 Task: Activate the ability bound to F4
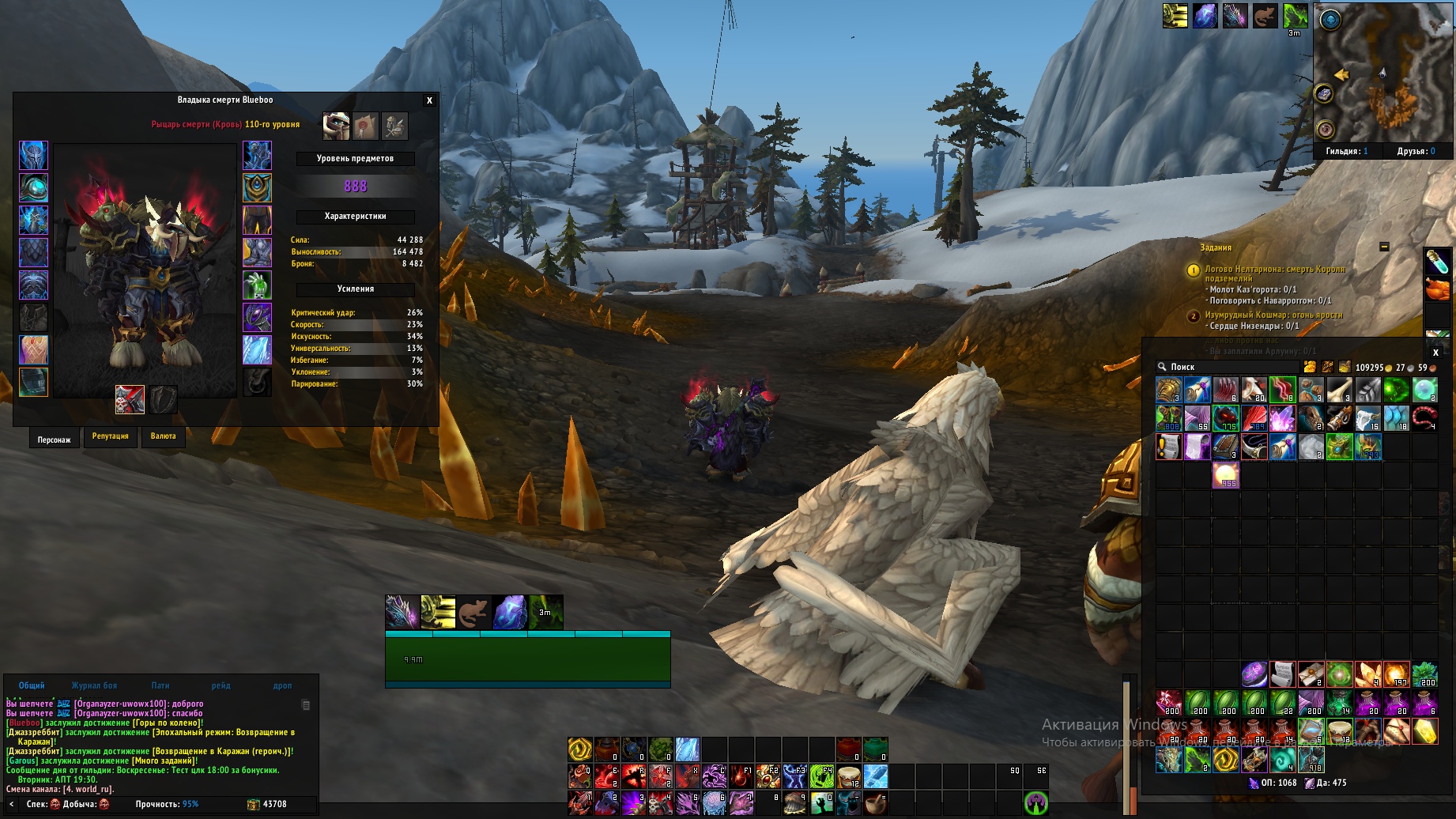(822, 776)
